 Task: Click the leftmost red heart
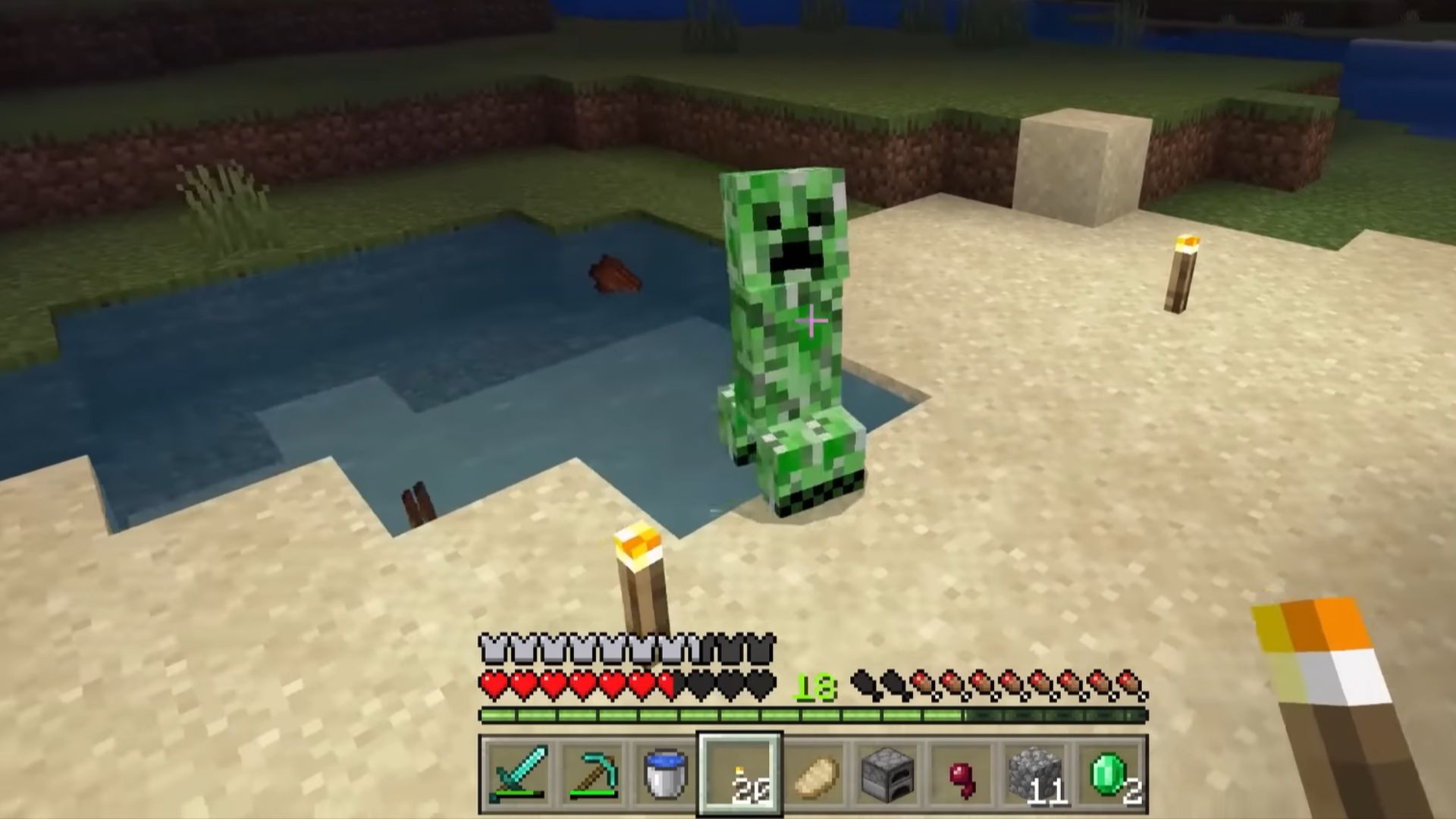pos(493,684)
